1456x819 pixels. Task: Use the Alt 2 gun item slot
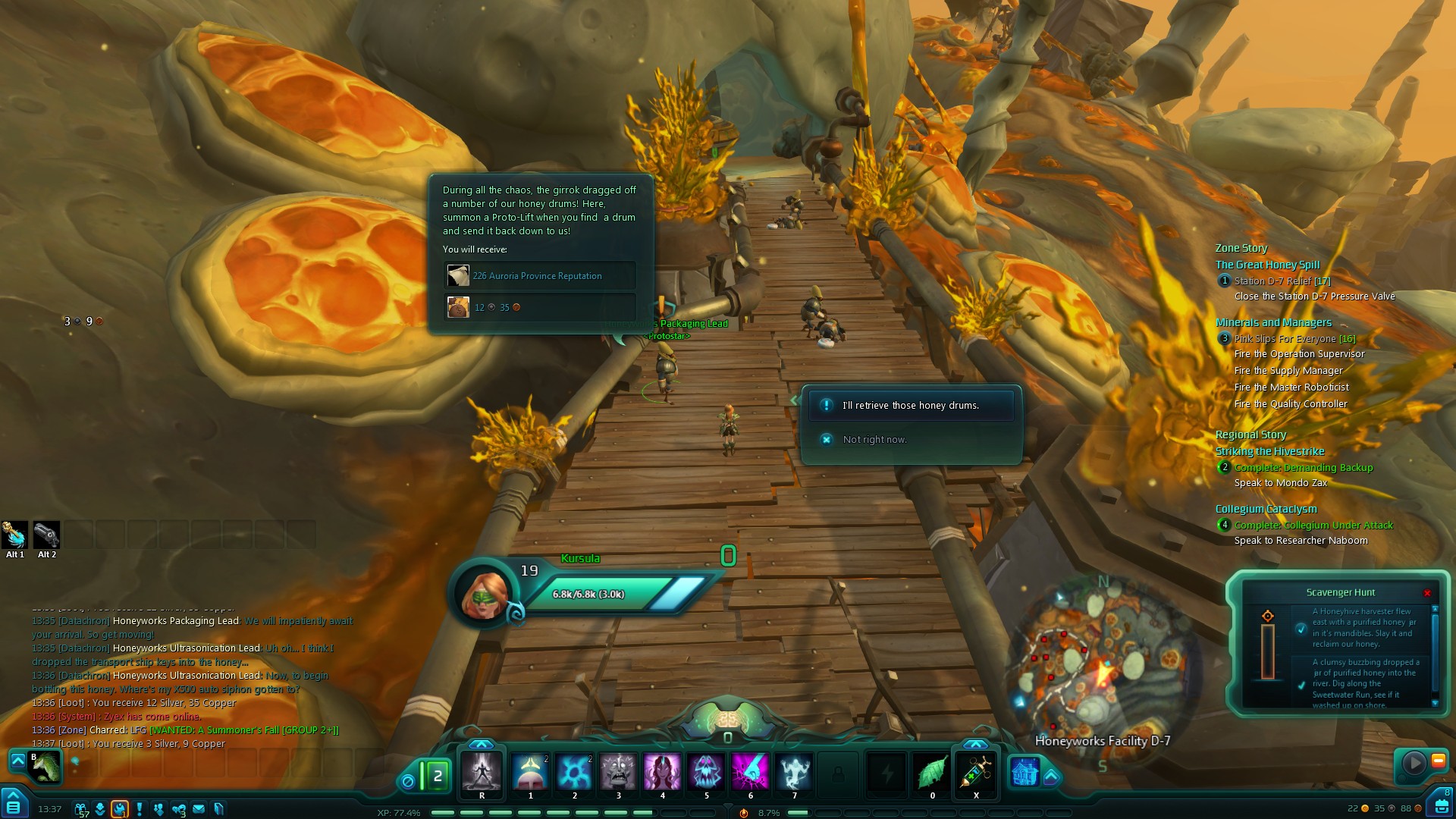point(46,535)
